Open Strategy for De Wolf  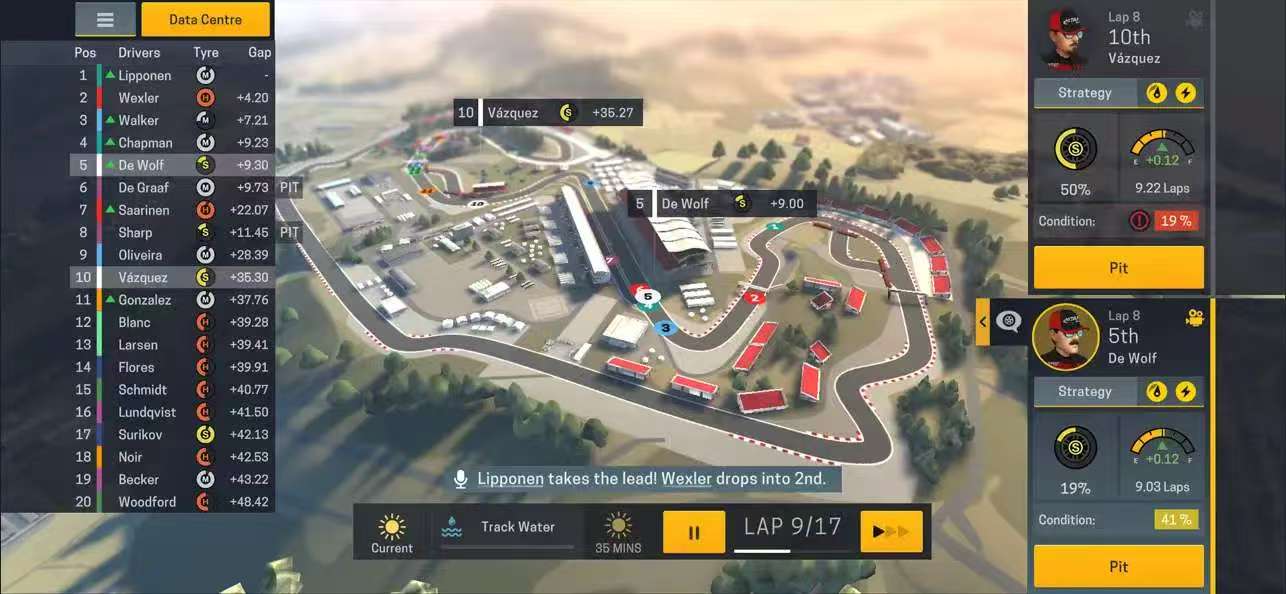1085,392
